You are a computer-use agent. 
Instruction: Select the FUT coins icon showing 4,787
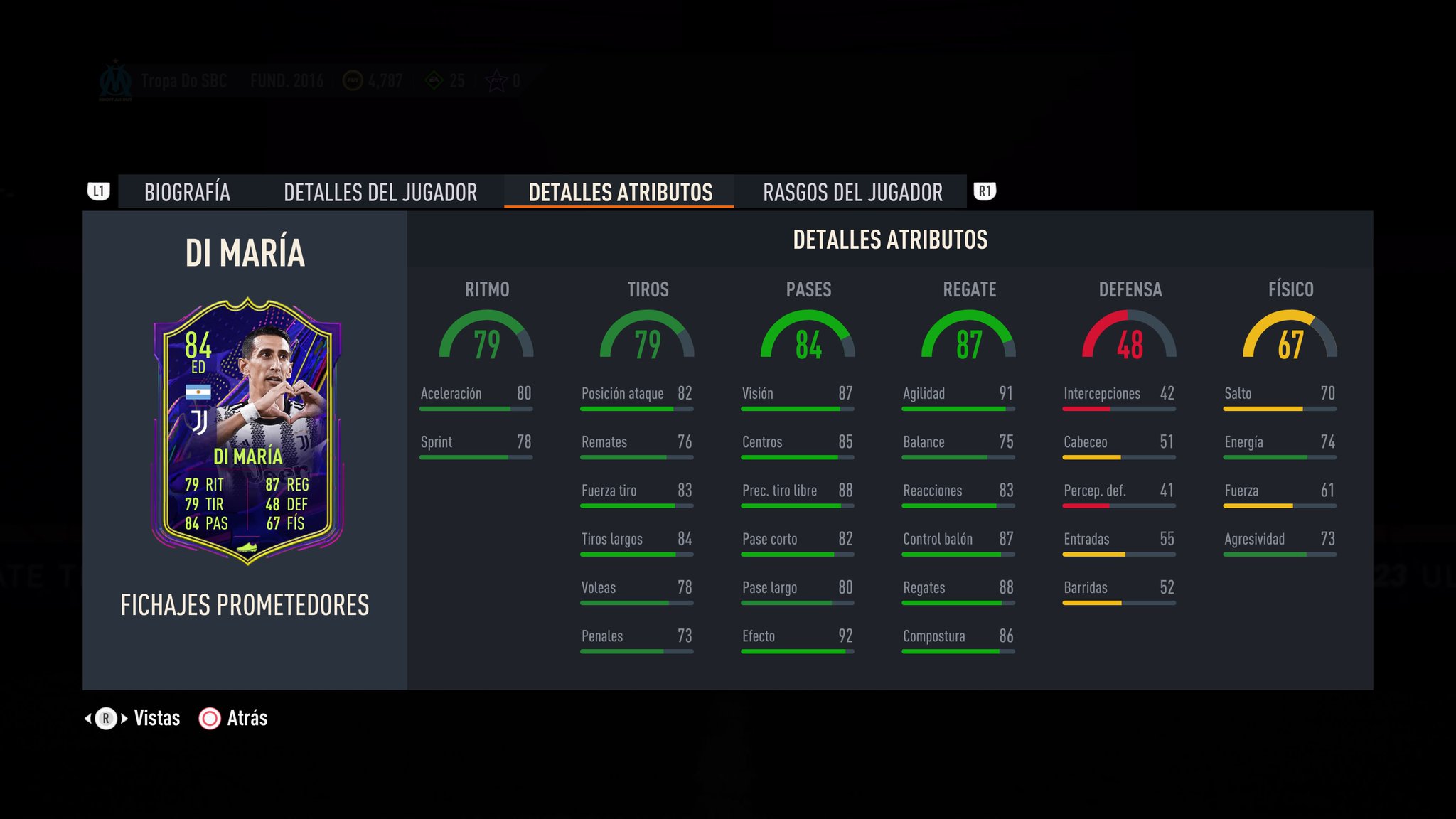pyautogui.click(x=353, y=80)
